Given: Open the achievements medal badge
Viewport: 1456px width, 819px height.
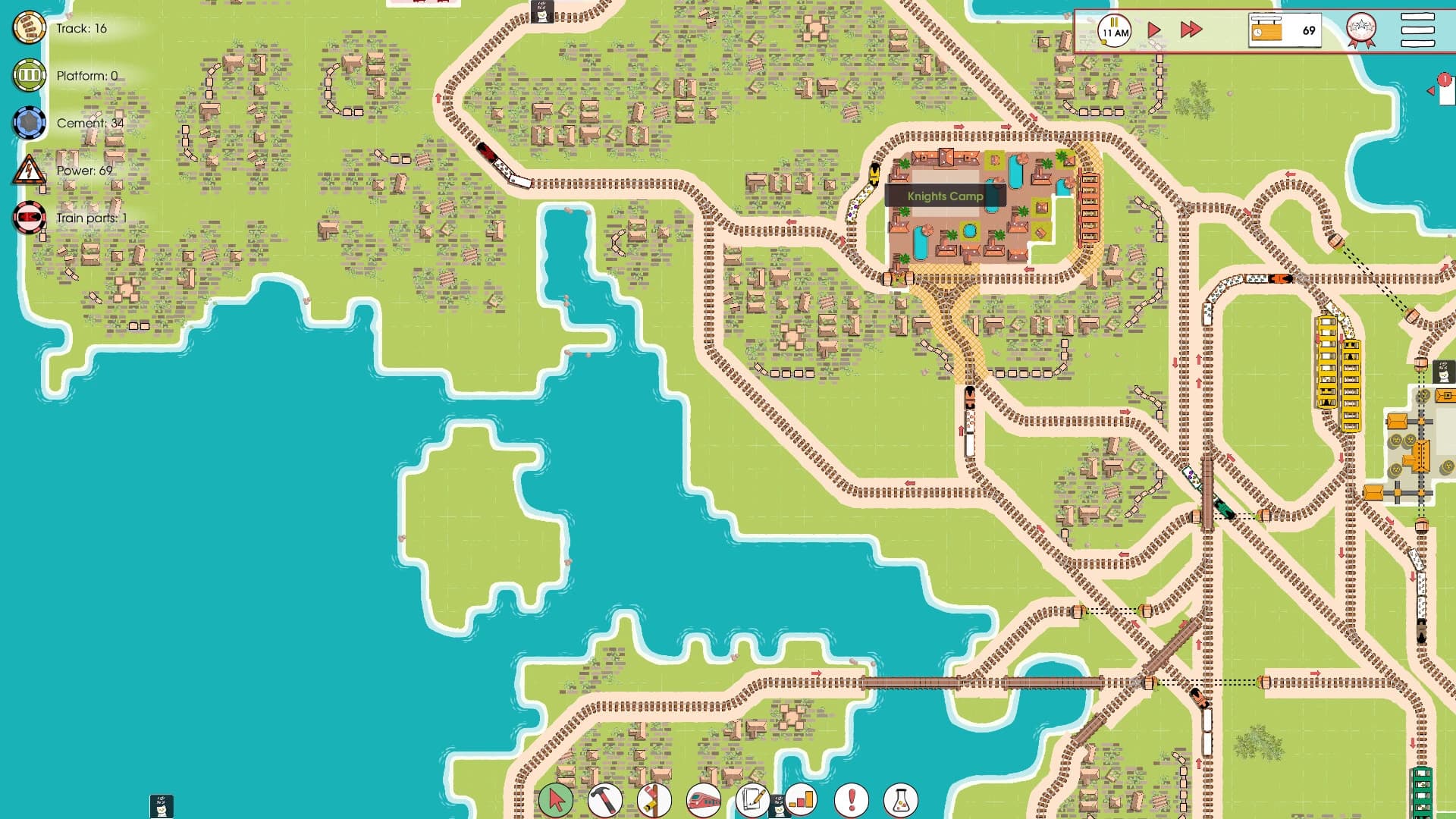Looking at the screenshot, I should pos(1361,30).
